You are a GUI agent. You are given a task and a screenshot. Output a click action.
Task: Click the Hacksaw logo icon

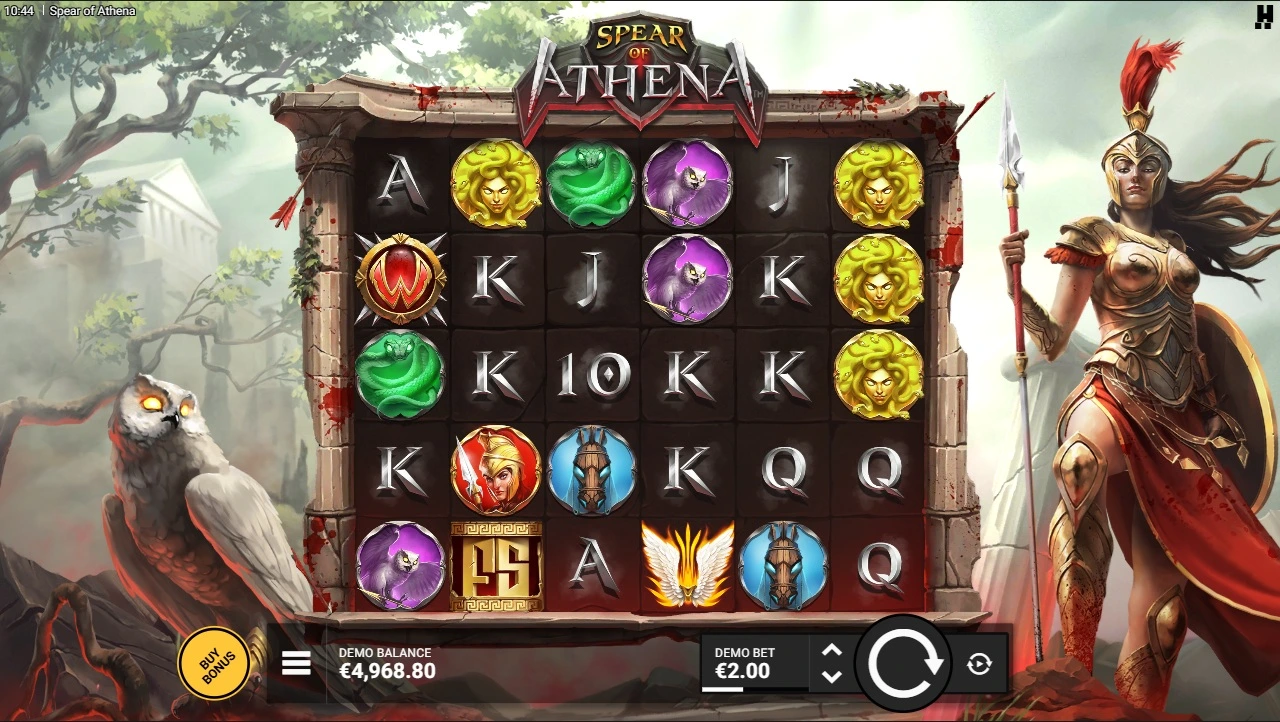1263,15
